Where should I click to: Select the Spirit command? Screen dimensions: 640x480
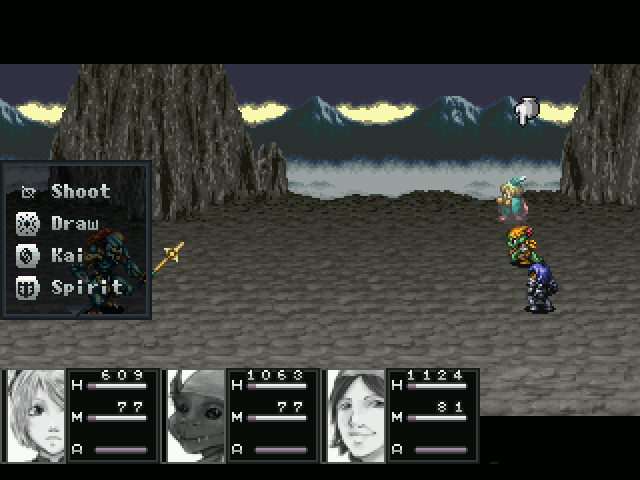pos(86,287)
